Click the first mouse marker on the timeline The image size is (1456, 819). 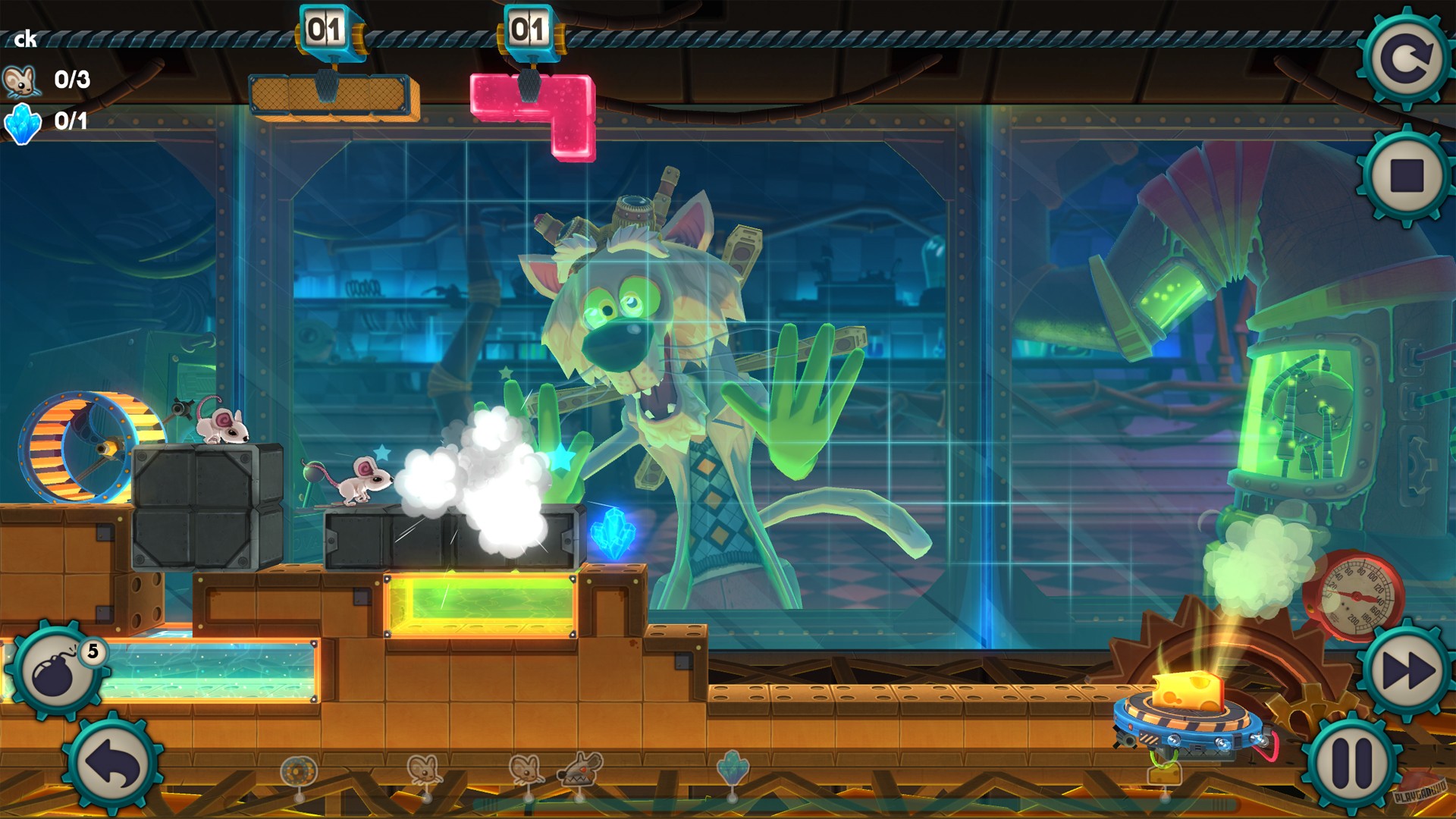(x=425, y=772)
